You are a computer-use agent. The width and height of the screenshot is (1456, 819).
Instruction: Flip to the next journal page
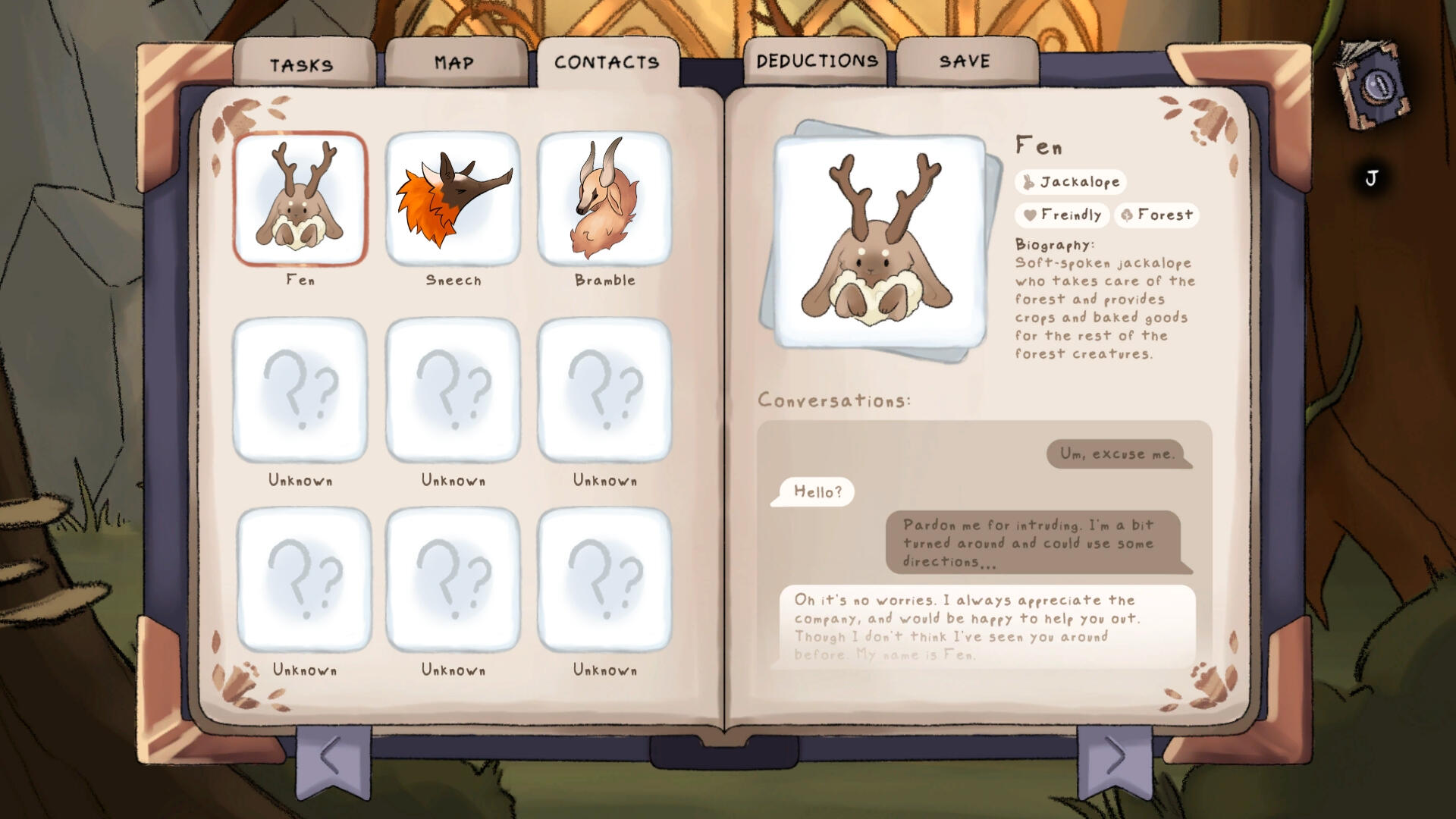pyautogui.click(x=1114, y=756)
